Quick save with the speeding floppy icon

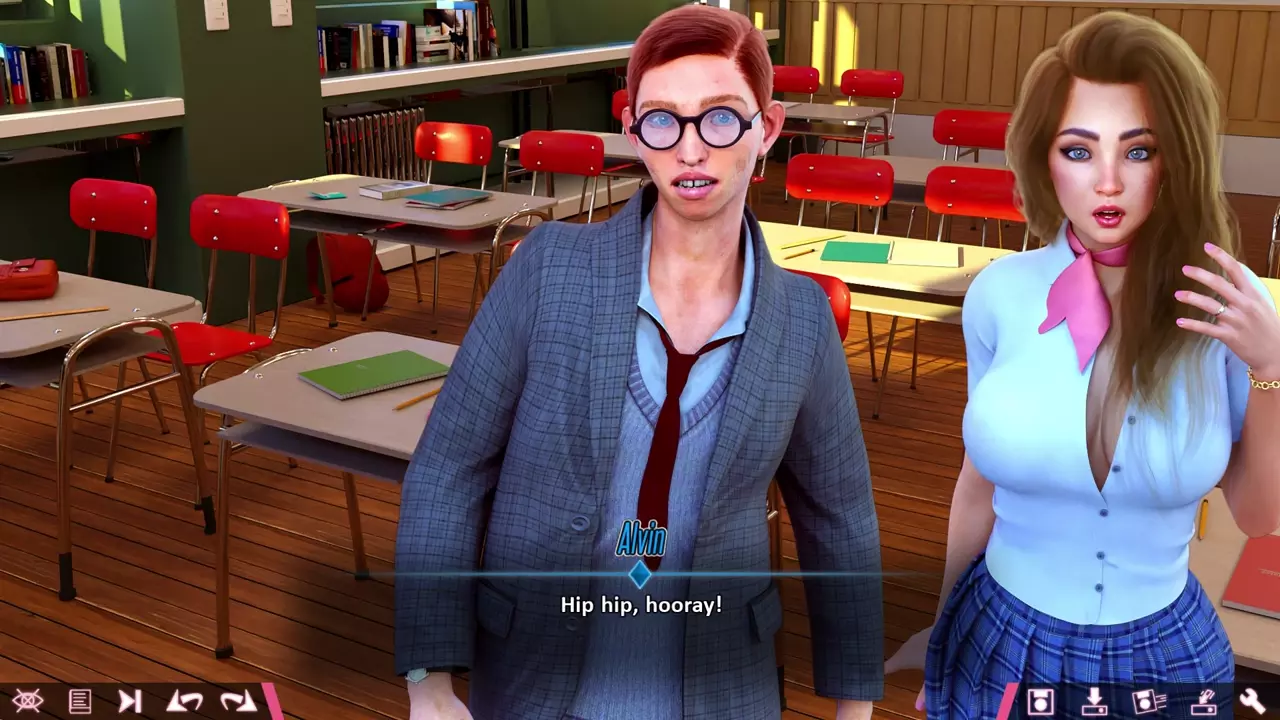1149,701
